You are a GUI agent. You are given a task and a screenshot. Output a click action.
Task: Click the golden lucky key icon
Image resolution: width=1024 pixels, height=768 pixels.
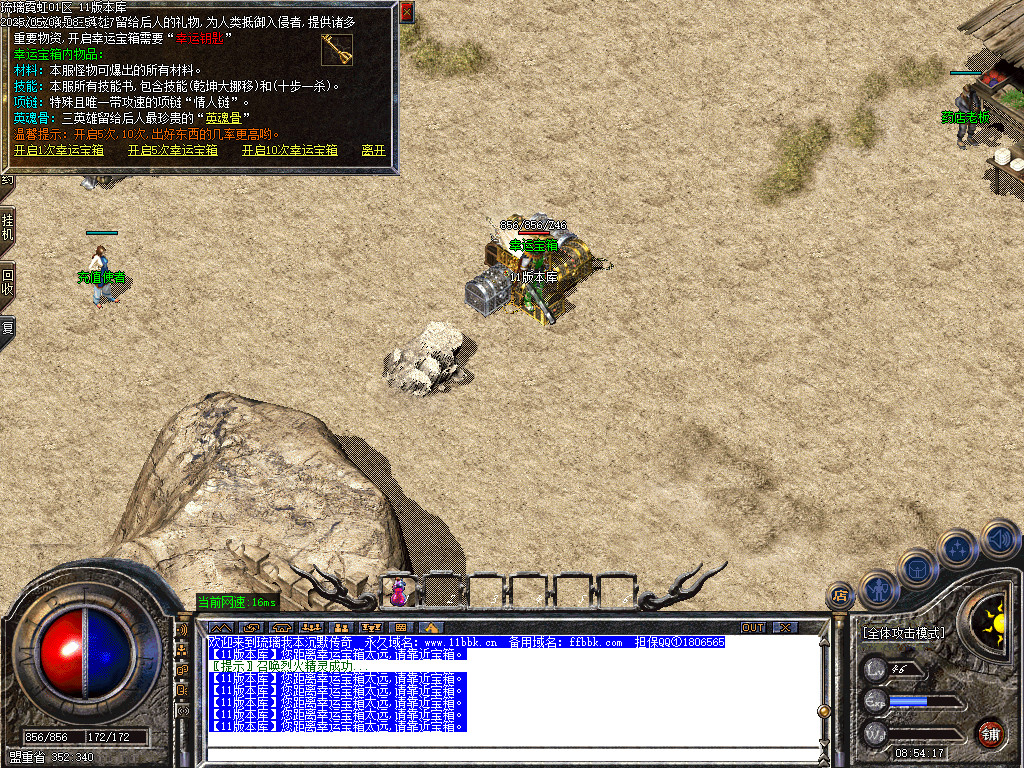(x=336, y=49)
